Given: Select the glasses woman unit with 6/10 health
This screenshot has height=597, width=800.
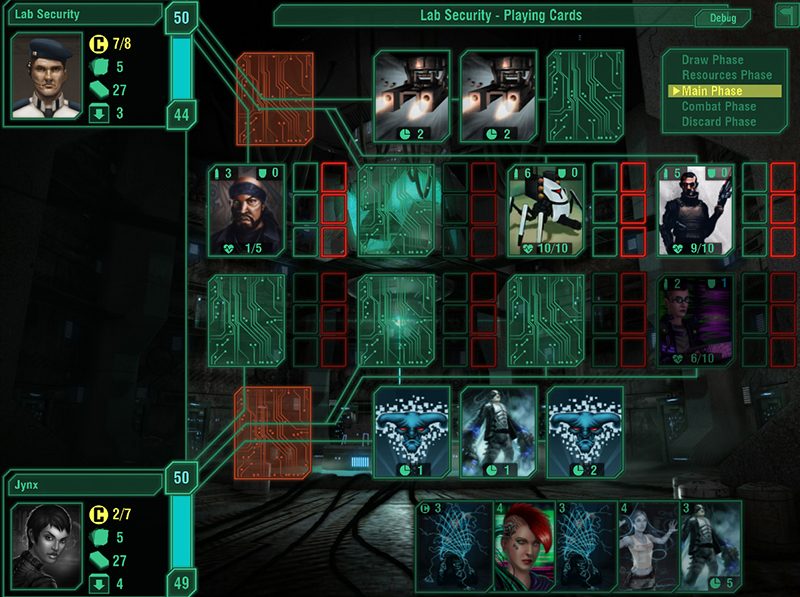Looking at the screenshot, I should point(695,322).
